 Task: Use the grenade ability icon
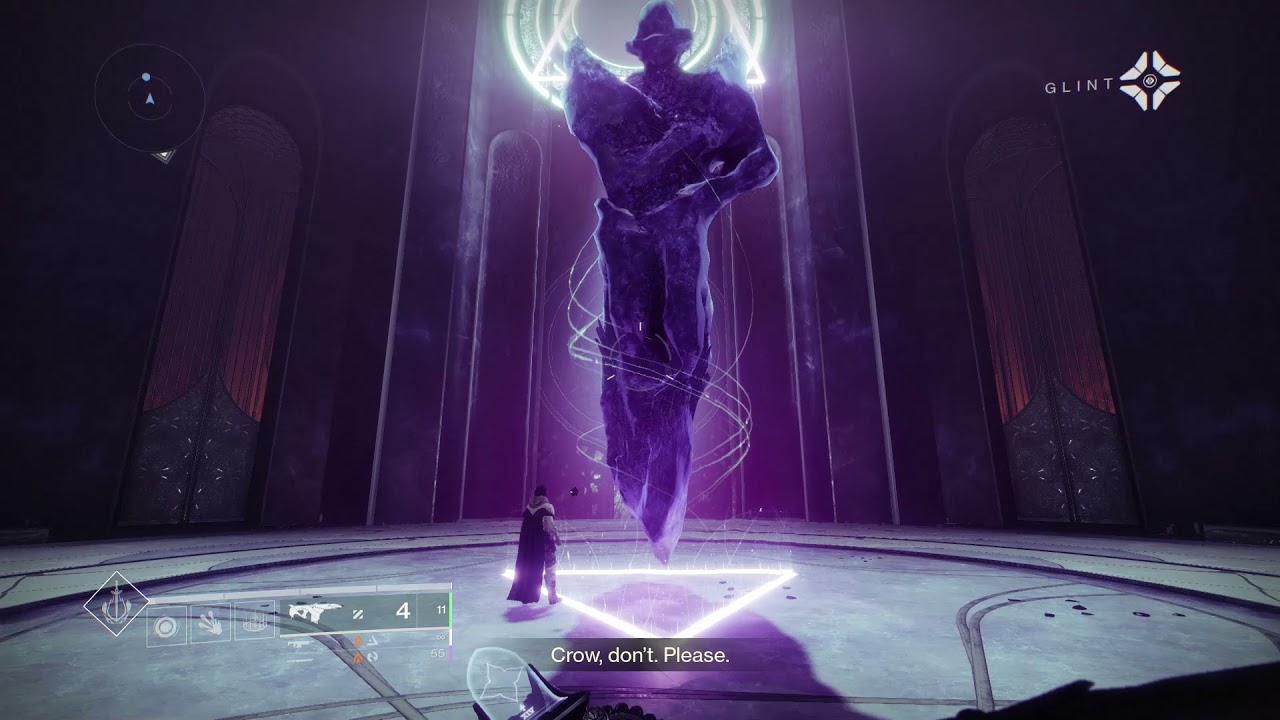(x=167, y=627)
